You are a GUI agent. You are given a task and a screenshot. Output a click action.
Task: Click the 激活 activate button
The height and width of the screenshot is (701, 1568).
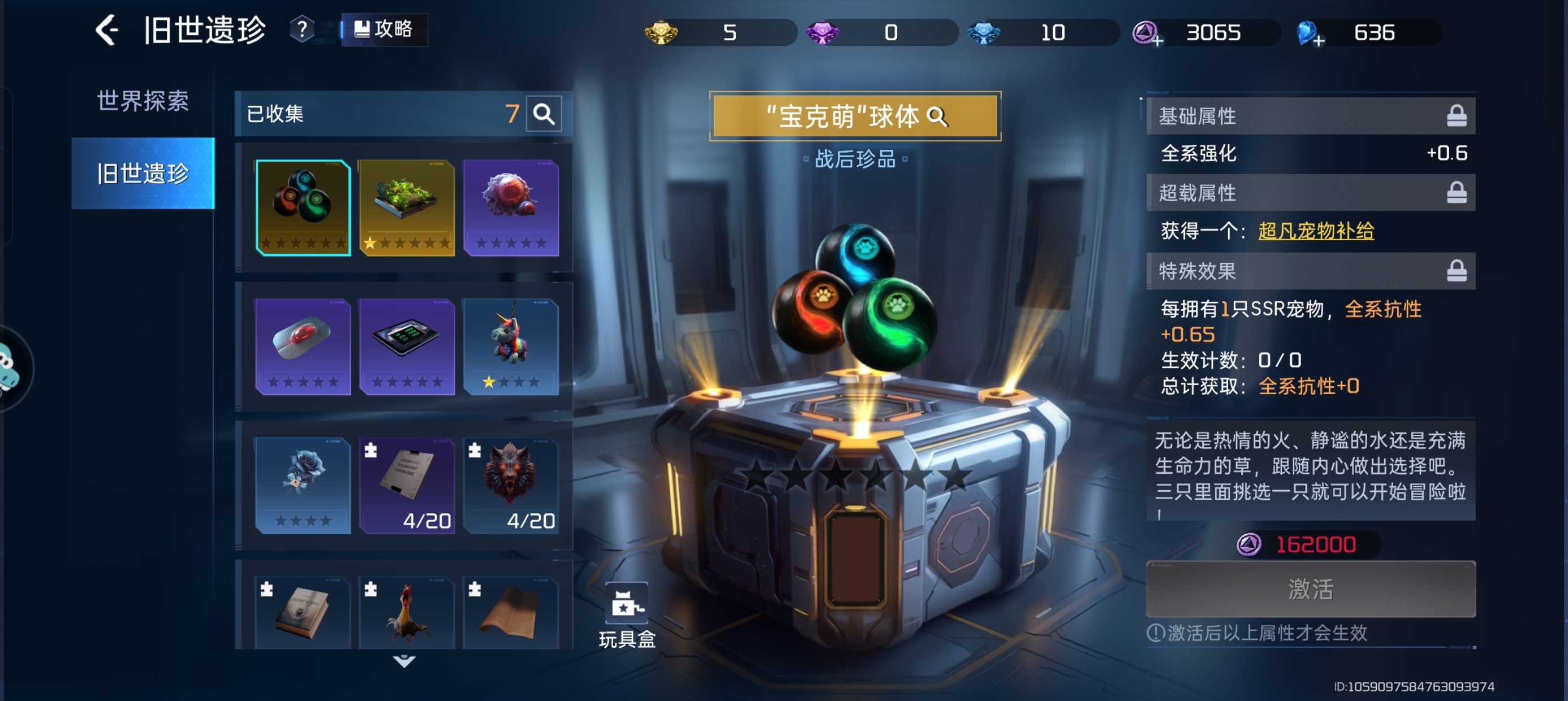tap(1310, 589)
